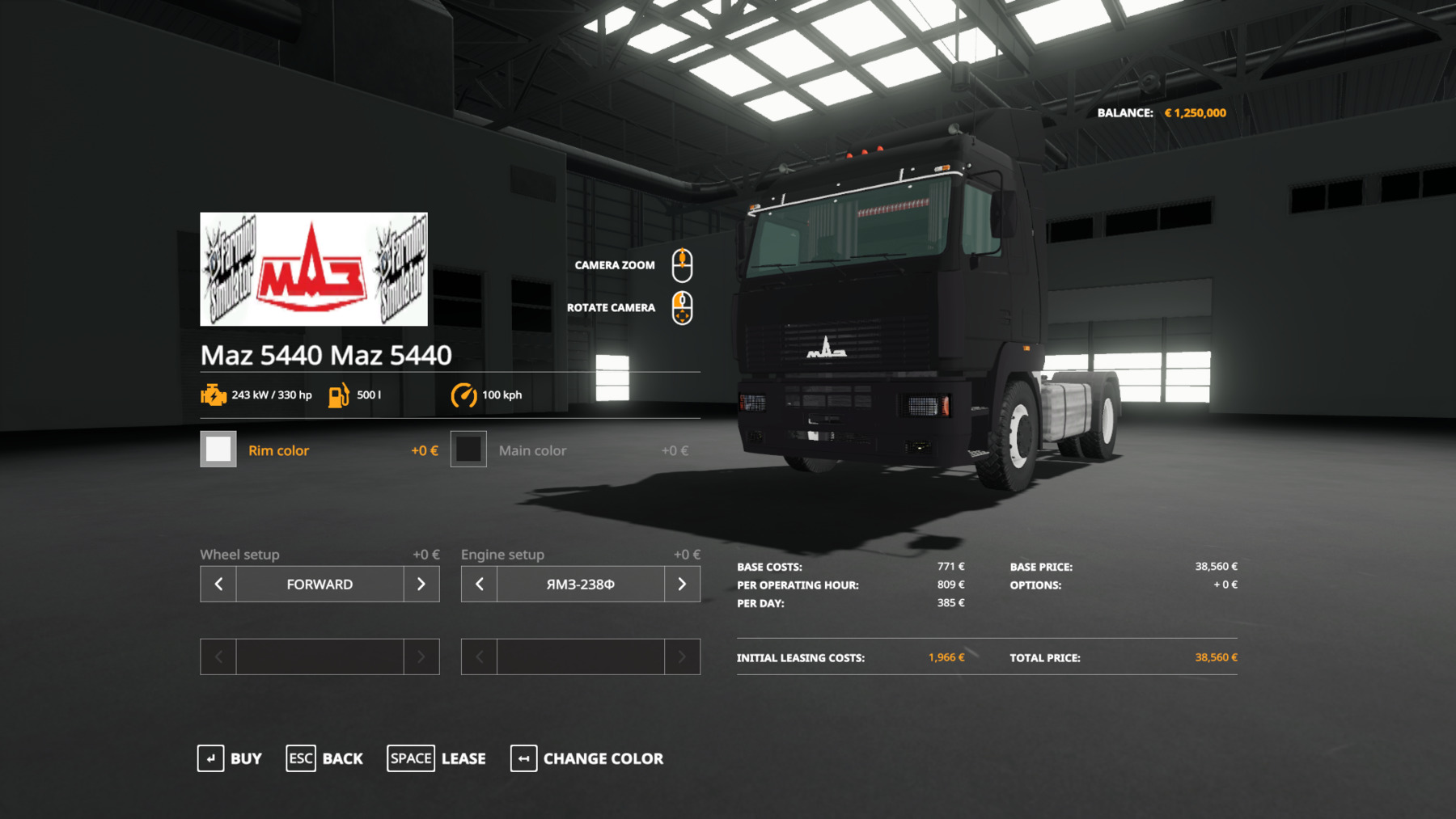
Task: Switch Wheel setup to previous option
Action: (218, 584)
